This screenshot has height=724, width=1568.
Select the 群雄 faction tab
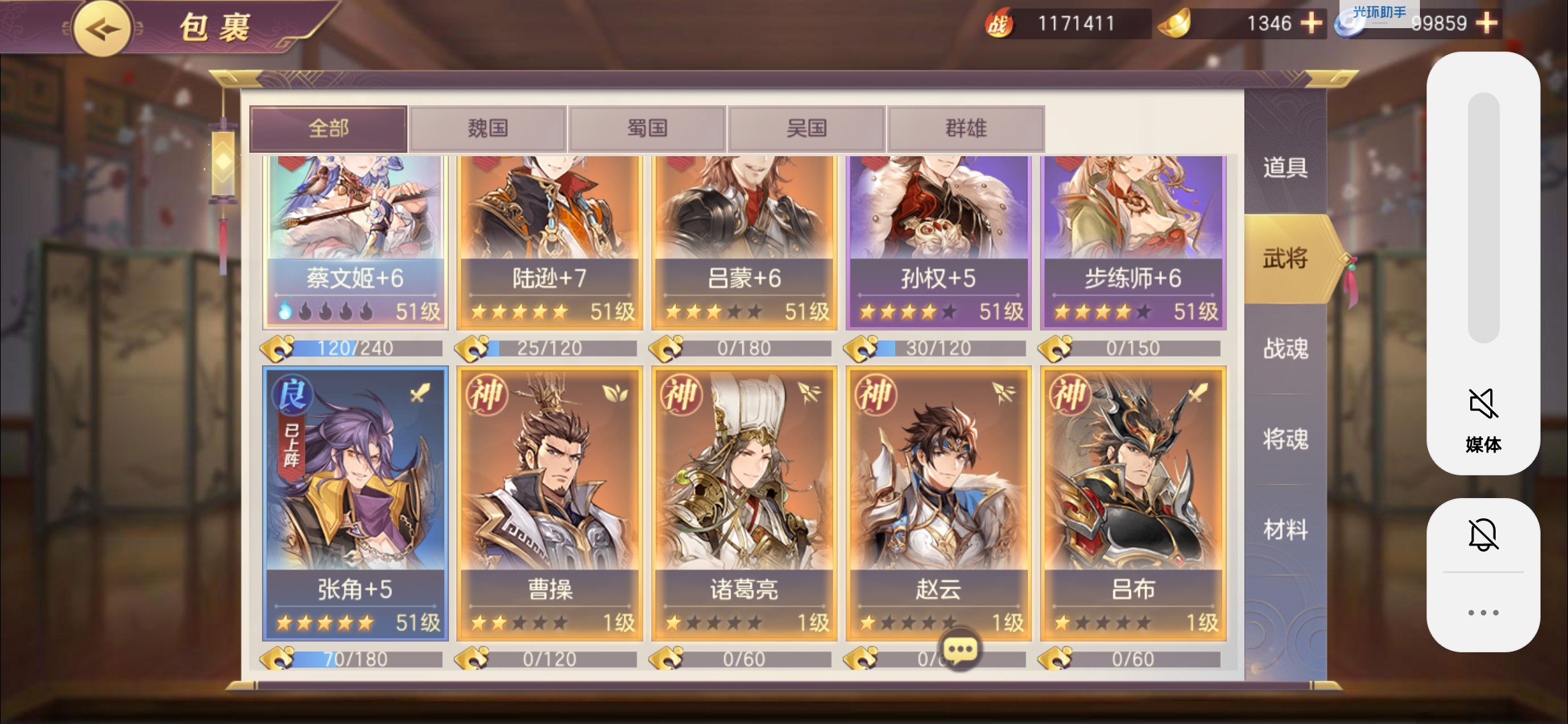[x=966, y=128]
